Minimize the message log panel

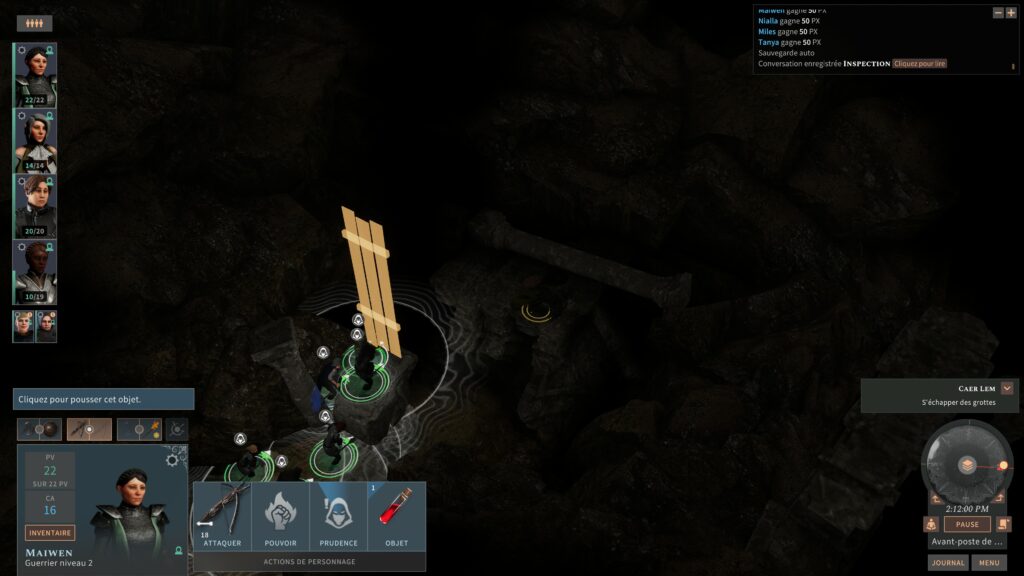[998, 13]
